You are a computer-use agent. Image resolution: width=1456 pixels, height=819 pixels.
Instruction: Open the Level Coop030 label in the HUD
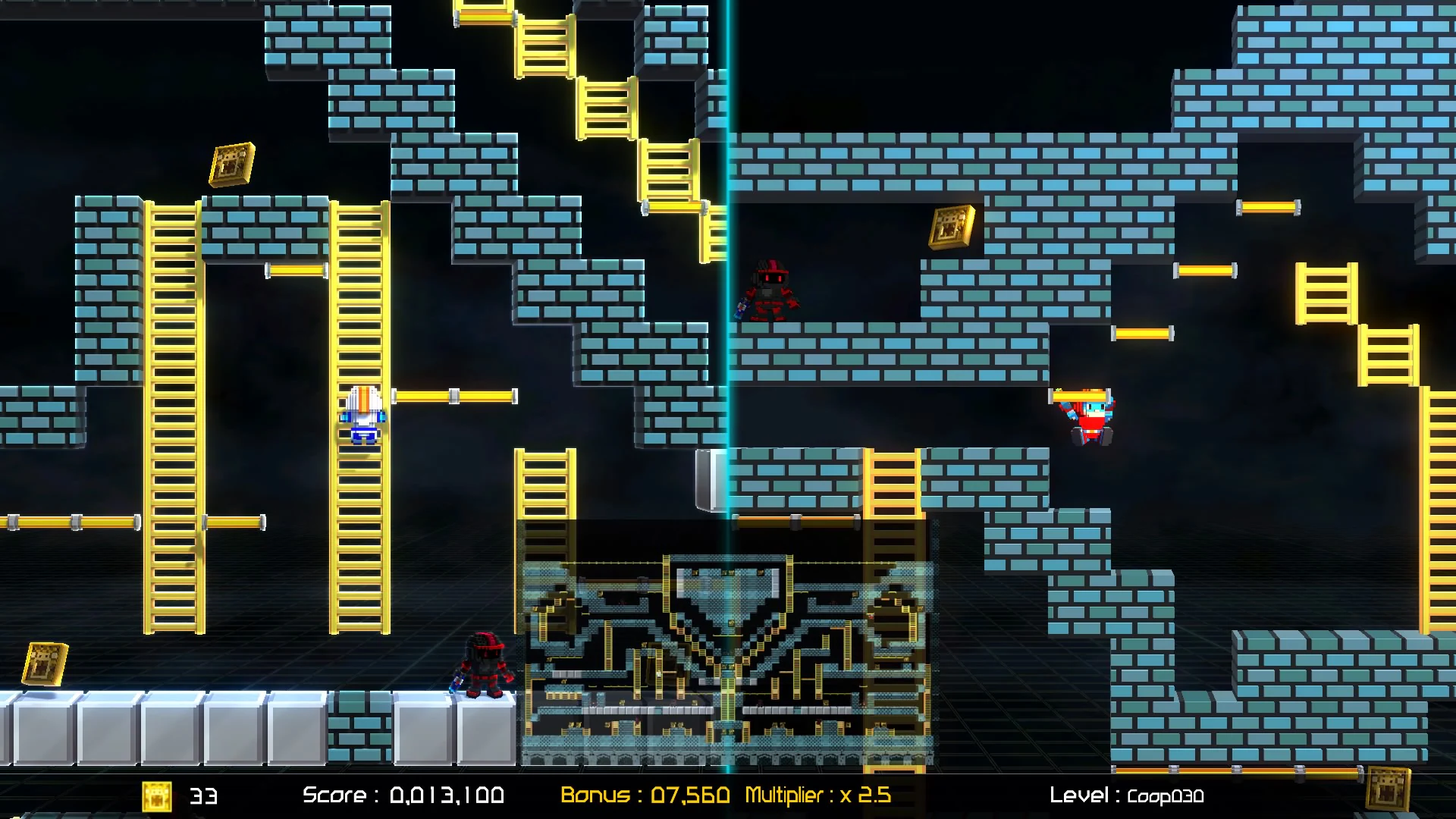[x=1126, y=796]
